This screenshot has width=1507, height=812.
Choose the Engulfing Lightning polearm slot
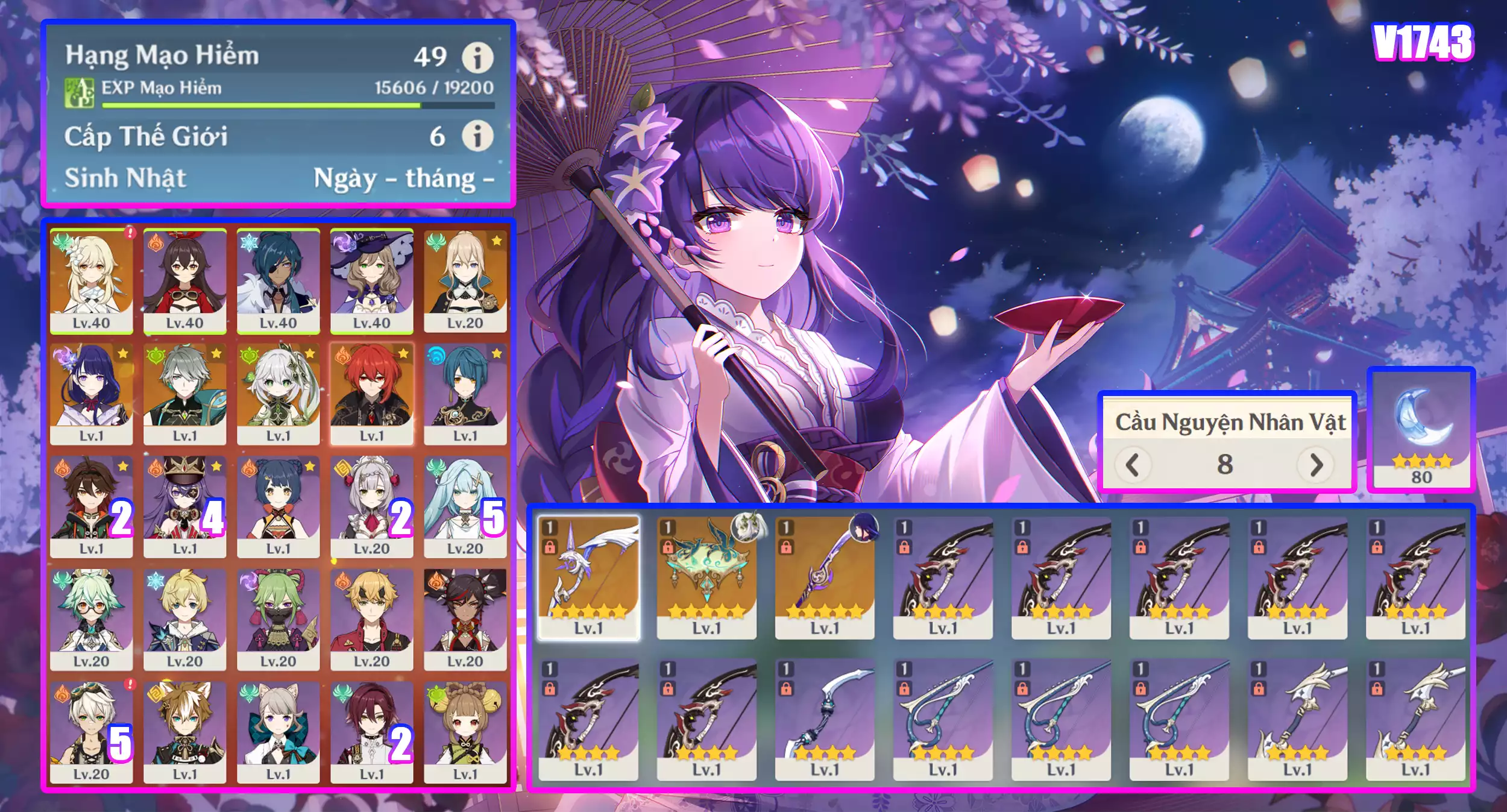pyautogui.click(x=825, y=577)
